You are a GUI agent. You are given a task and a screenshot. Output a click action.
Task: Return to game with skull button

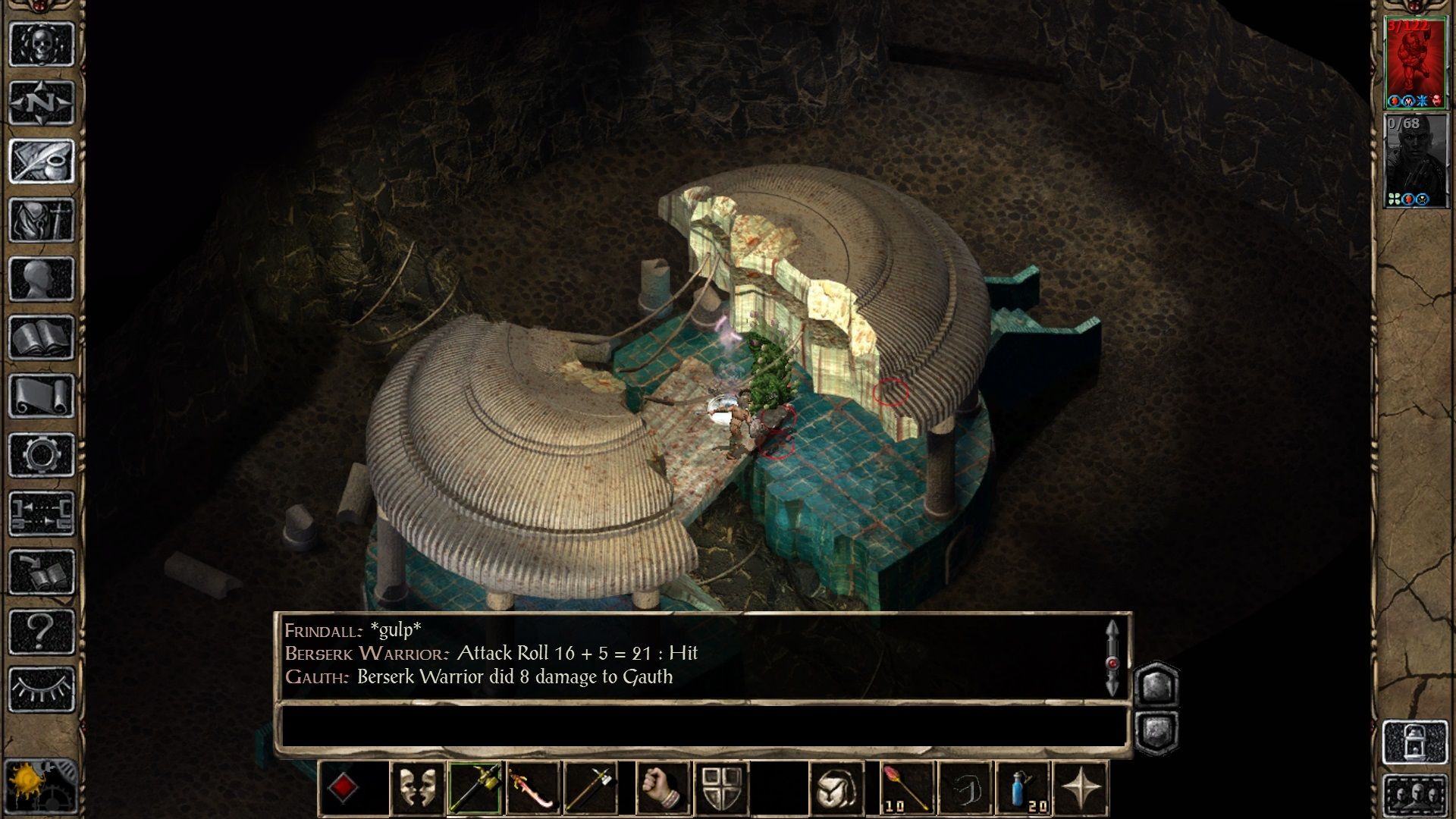[x=42, y=44]
